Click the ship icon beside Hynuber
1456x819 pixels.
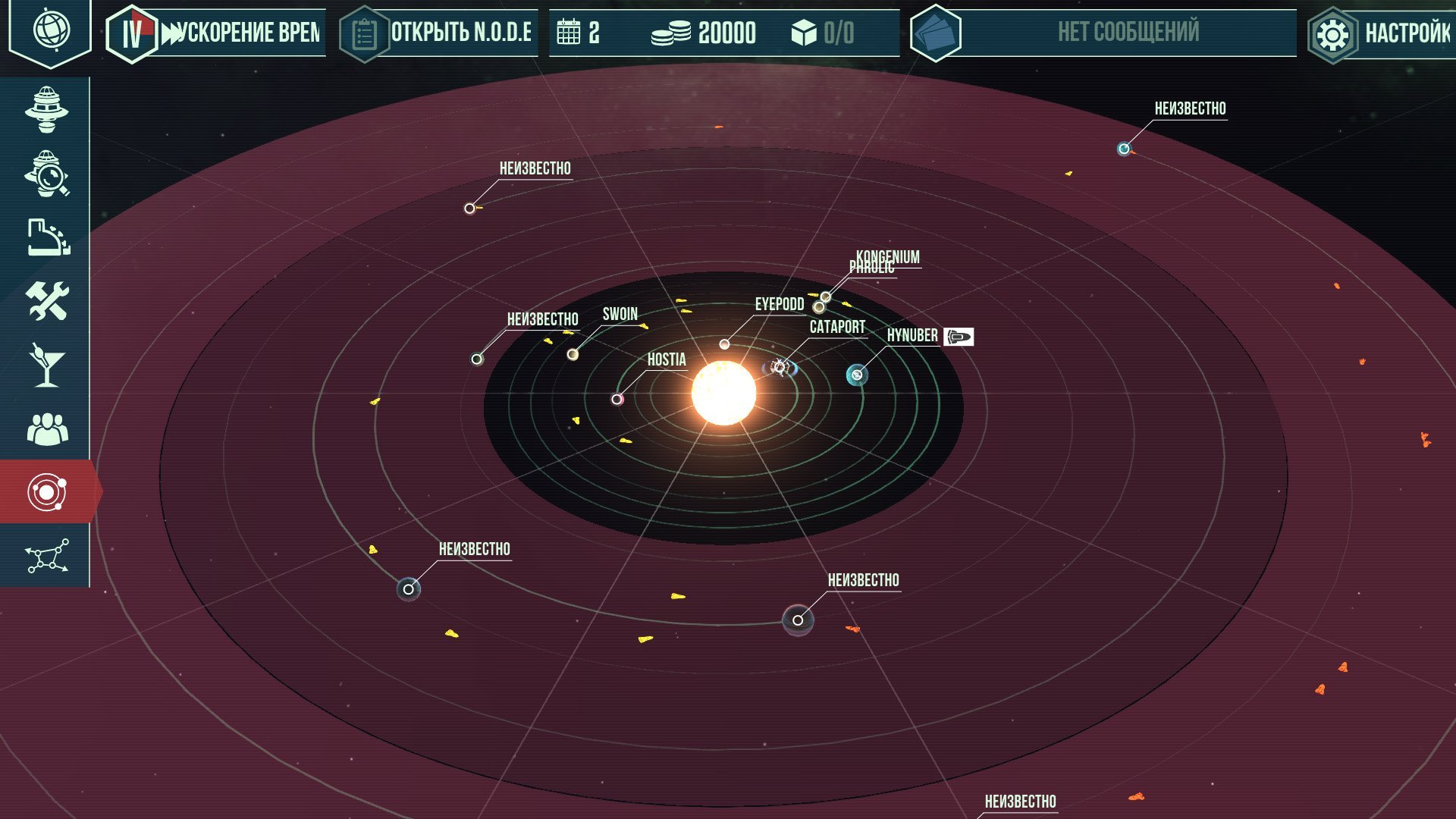pos(959,336)
